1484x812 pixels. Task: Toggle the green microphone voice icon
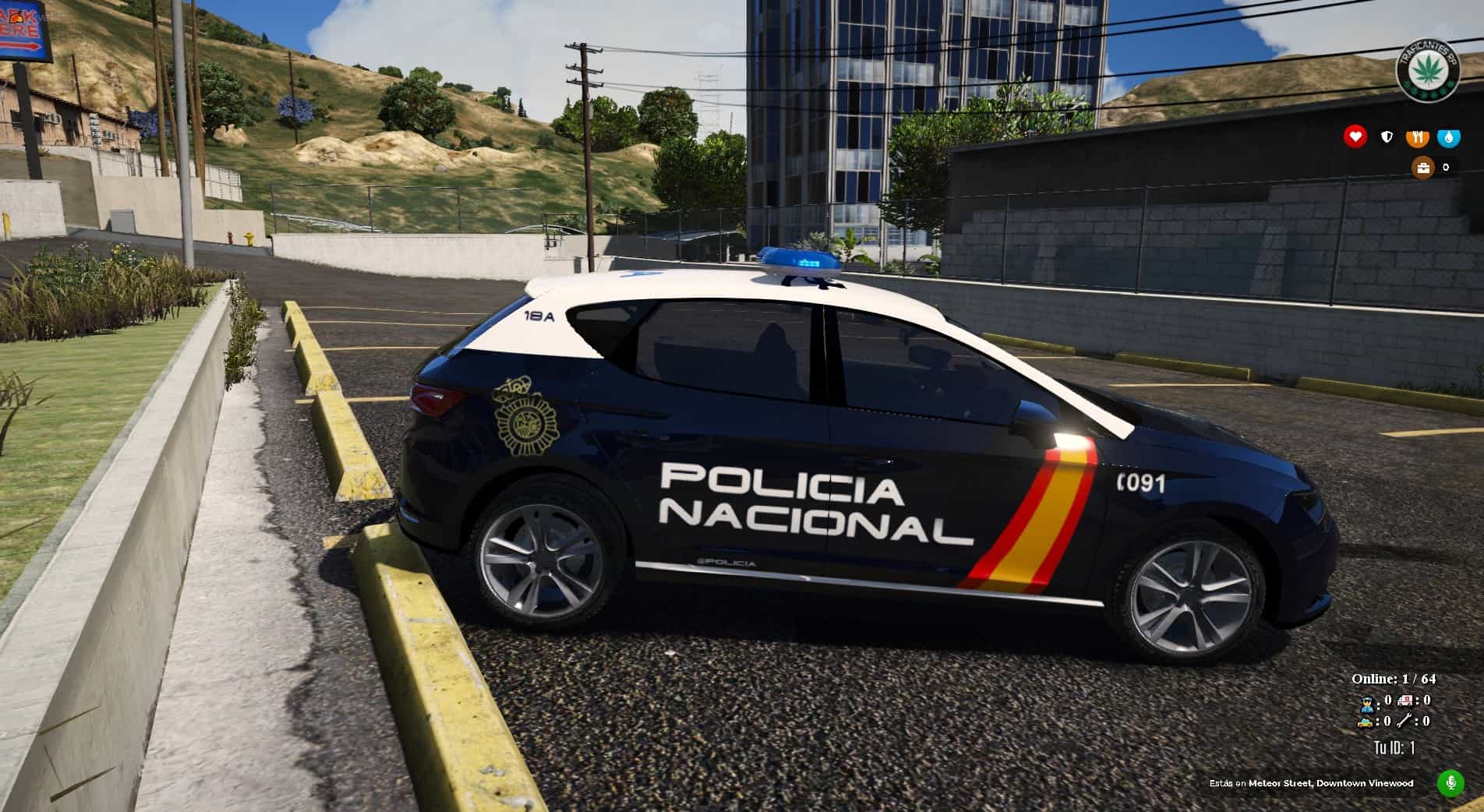(1450, 783)
